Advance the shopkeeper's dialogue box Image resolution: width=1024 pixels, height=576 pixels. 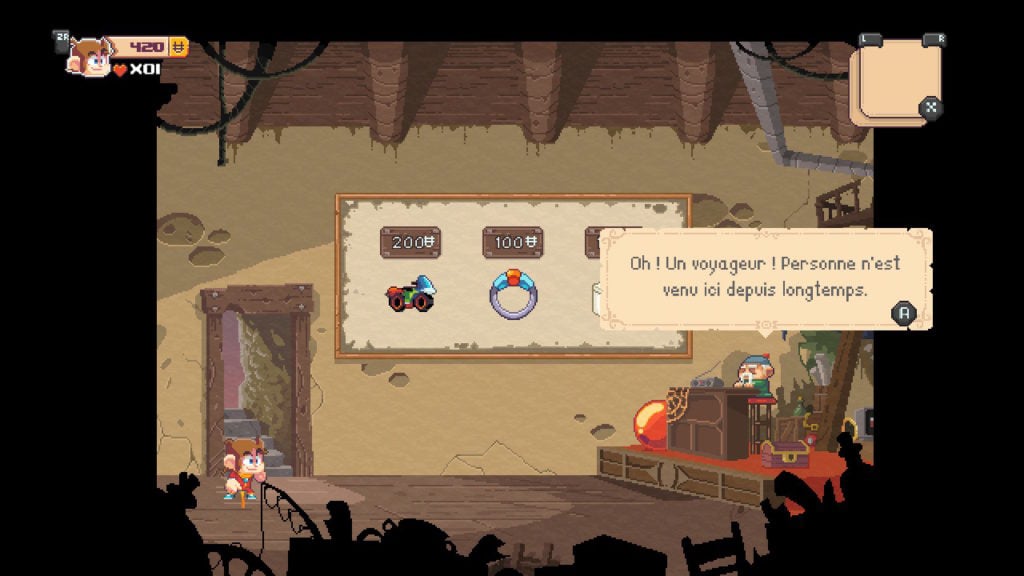click(904, 313)
